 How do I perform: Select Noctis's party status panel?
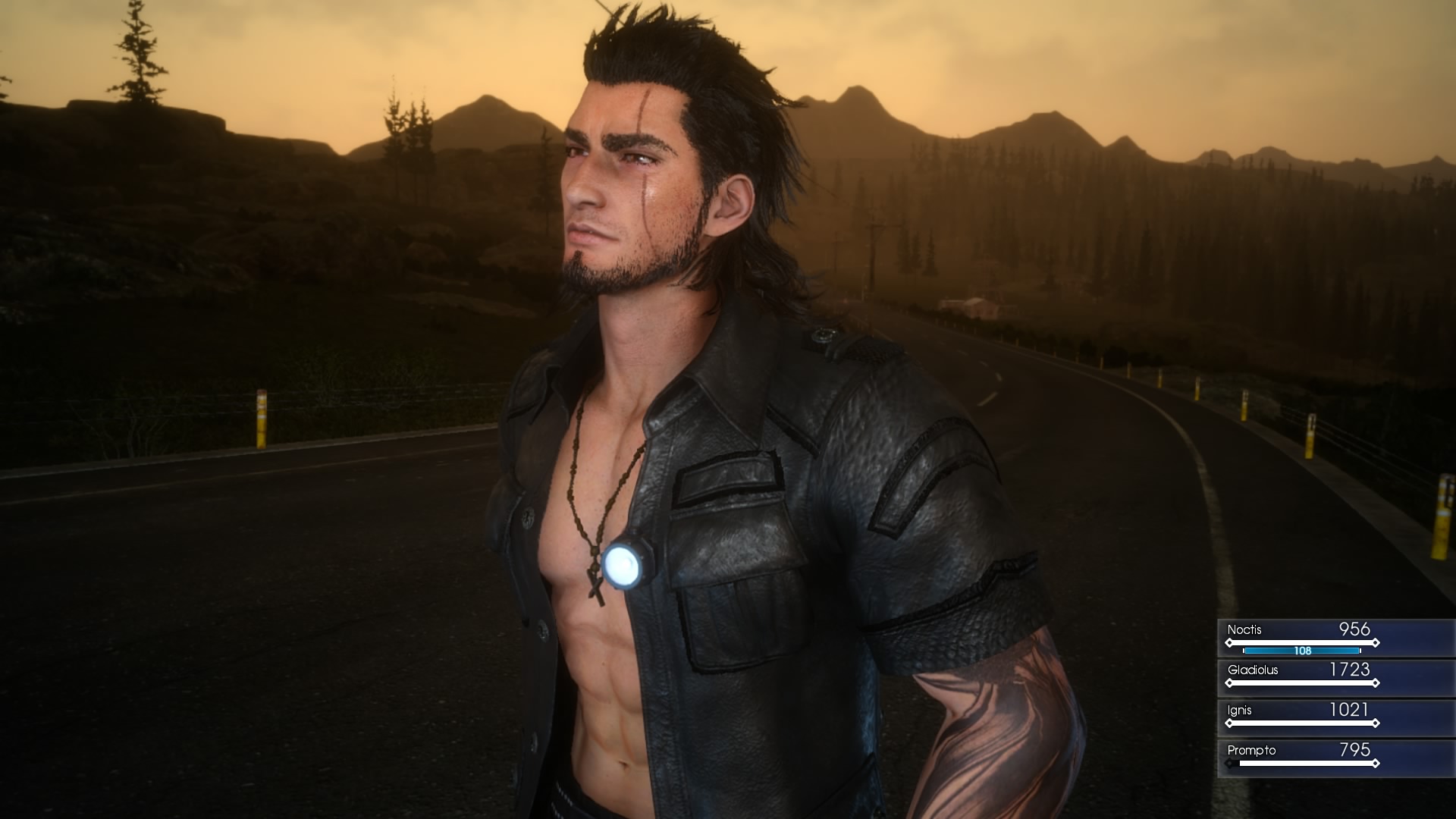[x=1335, y=637]
